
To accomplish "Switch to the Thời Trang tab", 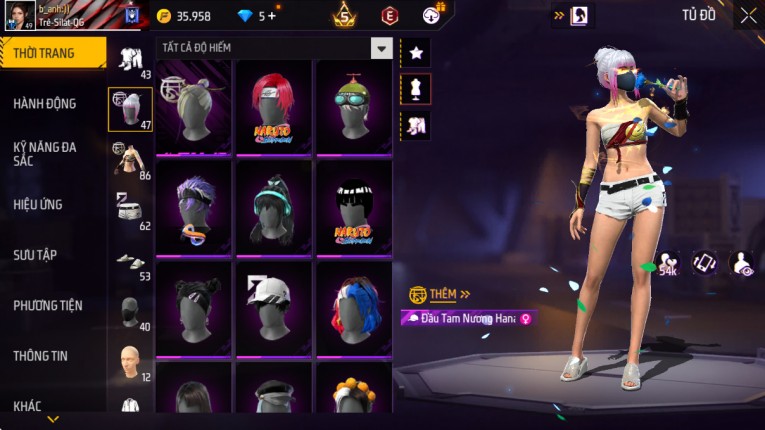I will 52,53.
